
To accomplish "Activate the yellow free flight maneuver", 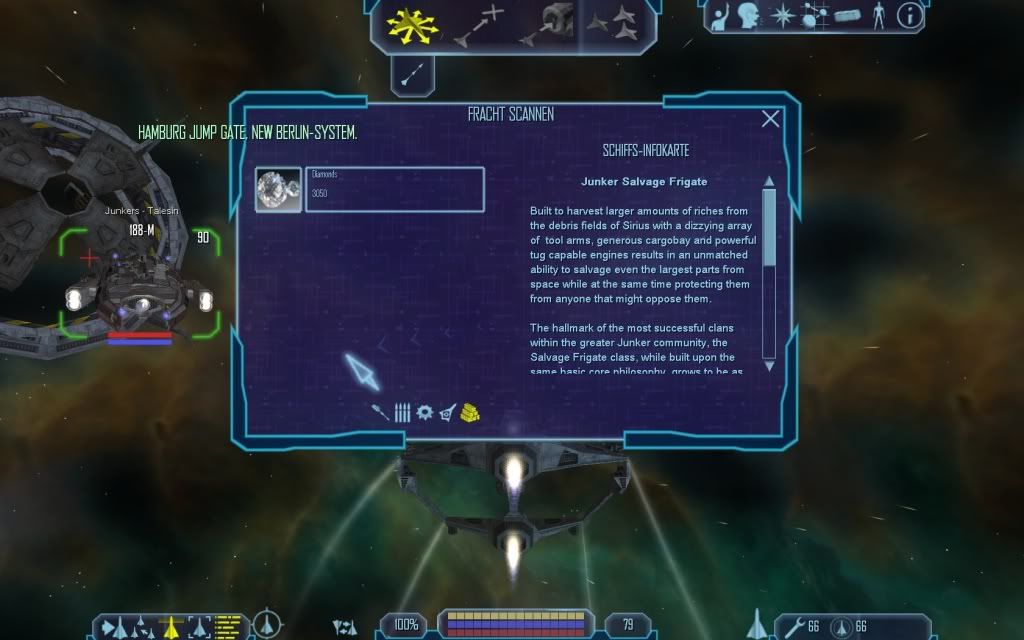I will (x=409, y=24).
